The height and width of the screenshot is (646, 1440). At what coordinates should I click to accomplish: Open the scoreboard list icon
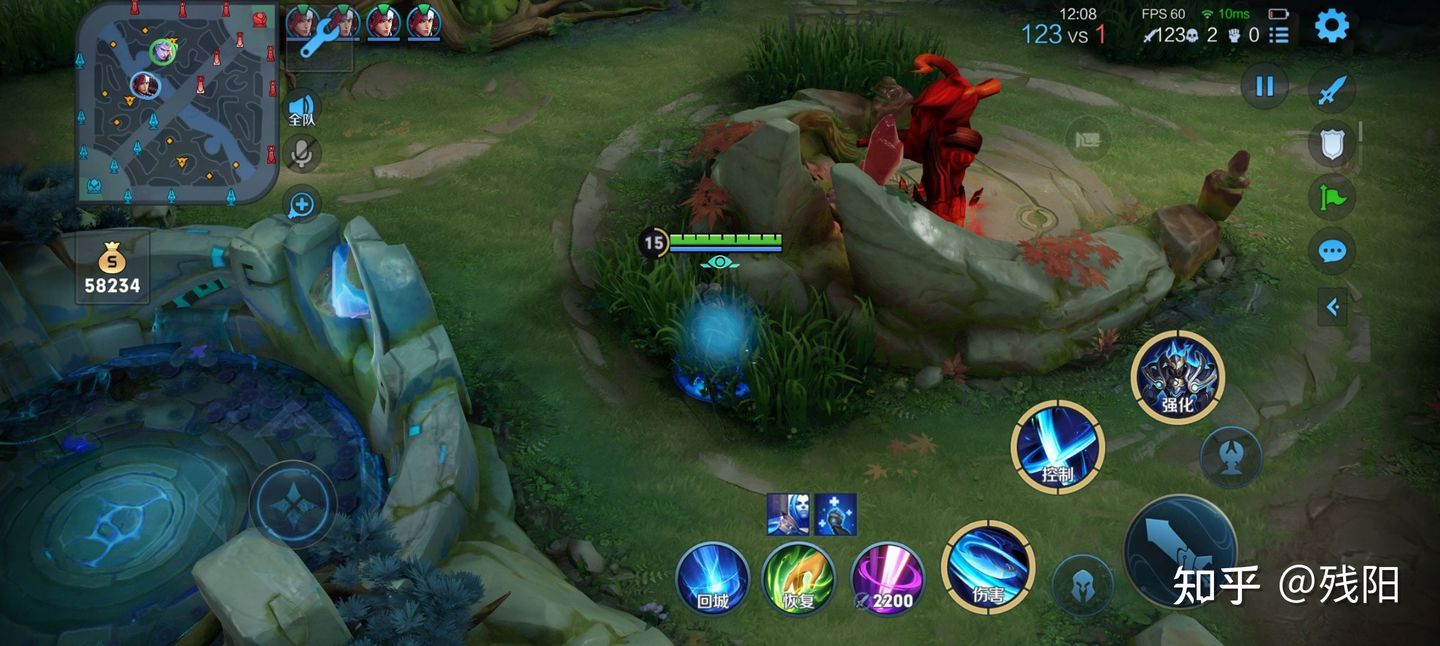click(x=1279, y=36)
